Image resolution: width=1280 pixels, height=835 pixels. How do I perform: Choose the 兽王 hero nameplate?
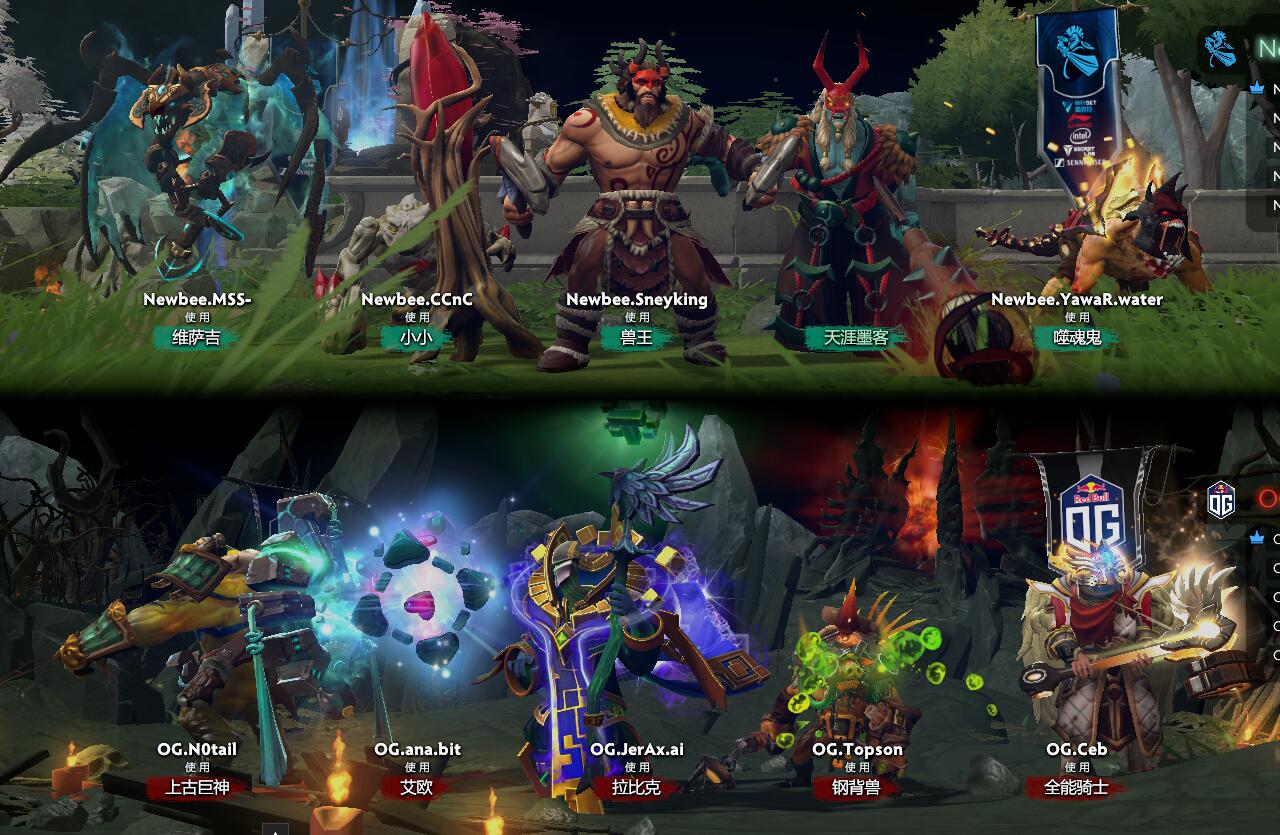(637, 338)
